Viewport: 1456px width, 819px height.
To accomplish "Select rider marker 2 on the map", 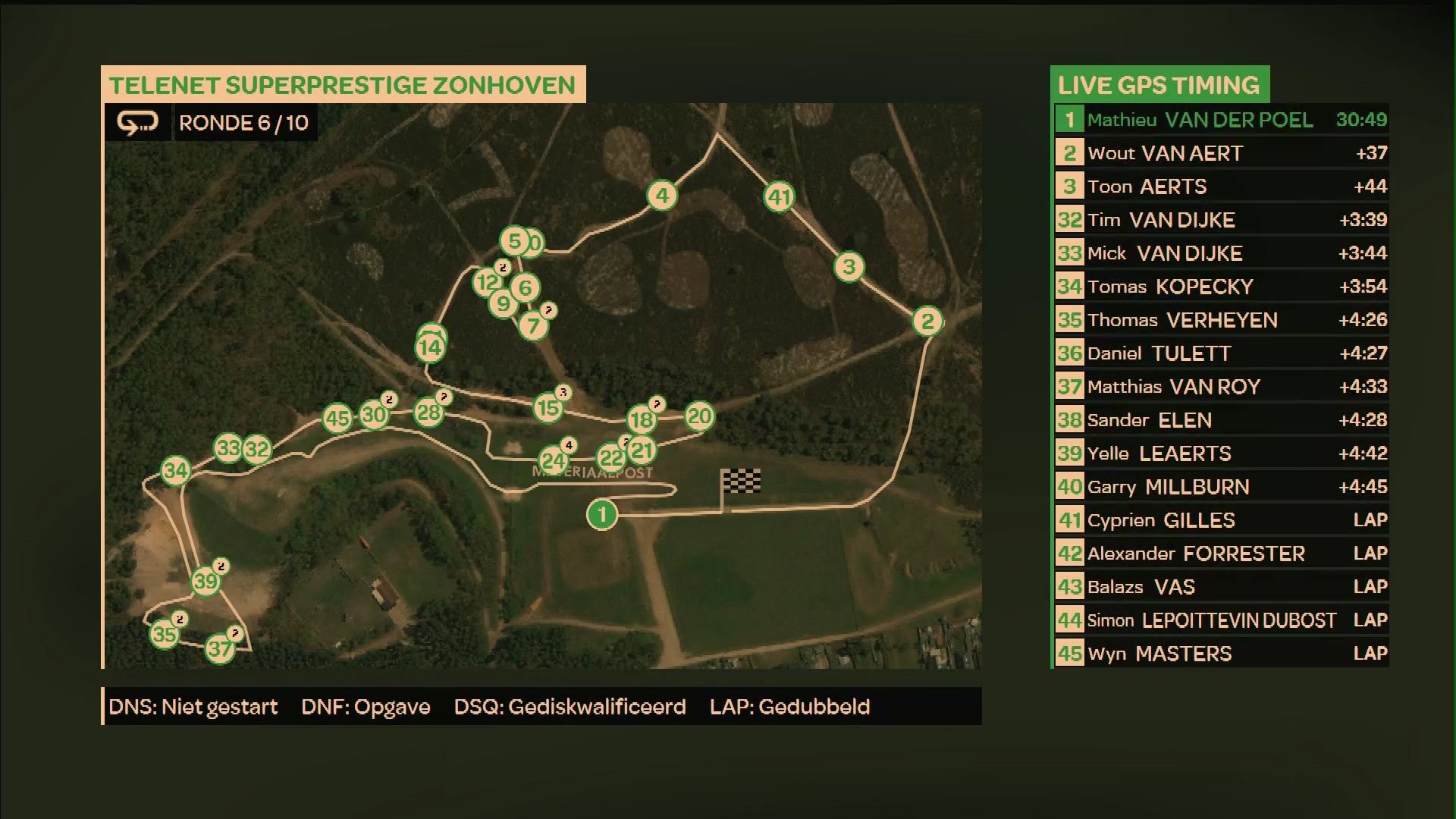I will [x=927, y=322].
